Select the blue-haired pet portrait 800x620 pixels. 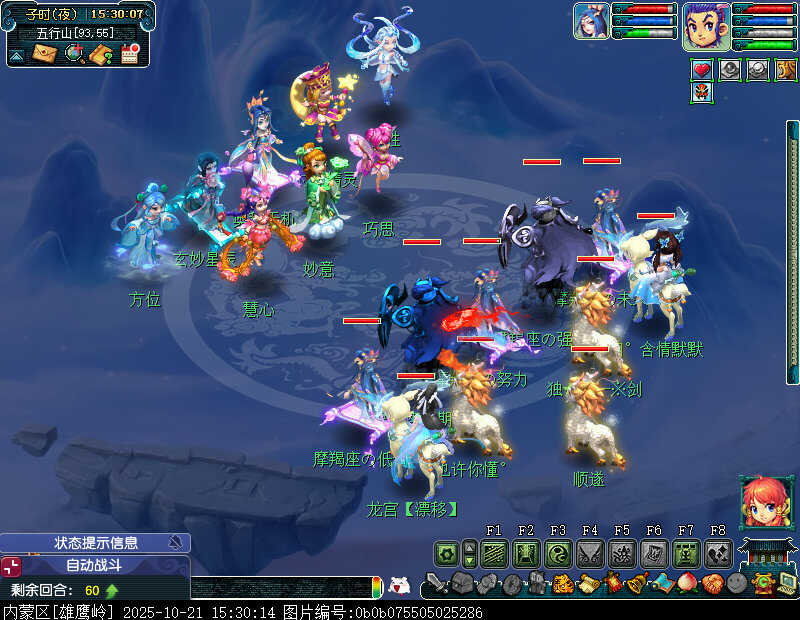590,21
